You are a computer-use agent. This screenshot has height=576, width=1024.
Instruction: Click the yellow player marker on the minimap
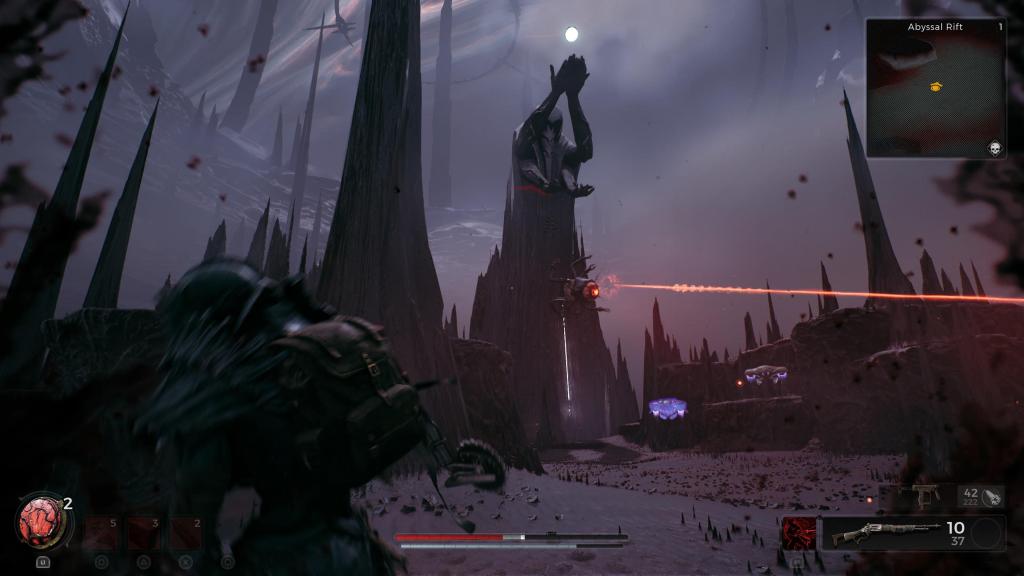click(935, 87)
